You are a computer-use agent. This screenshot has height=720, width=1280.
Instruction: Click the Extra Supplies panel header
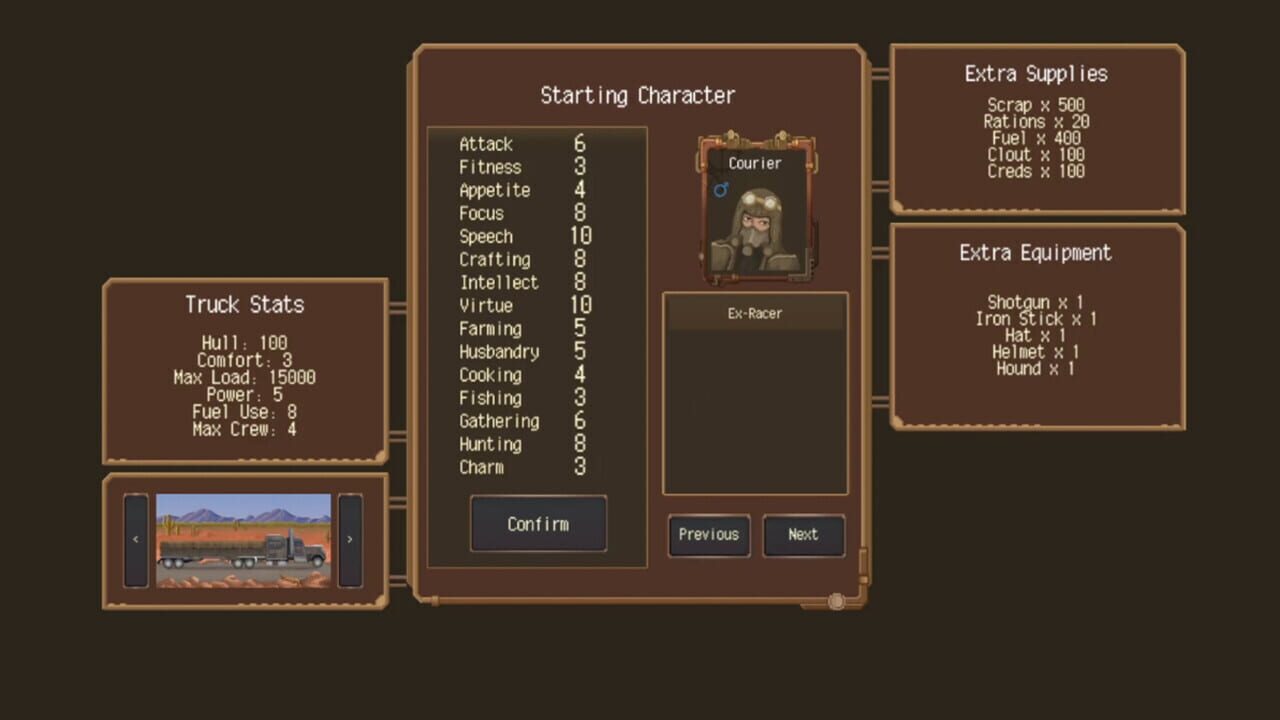click(1035, 73)
